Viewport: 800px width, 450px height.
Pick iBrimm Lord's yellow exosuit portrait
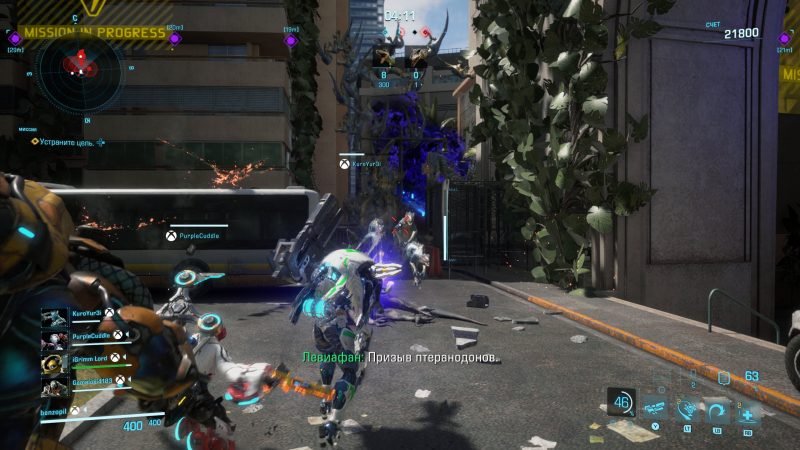point(54,361)
